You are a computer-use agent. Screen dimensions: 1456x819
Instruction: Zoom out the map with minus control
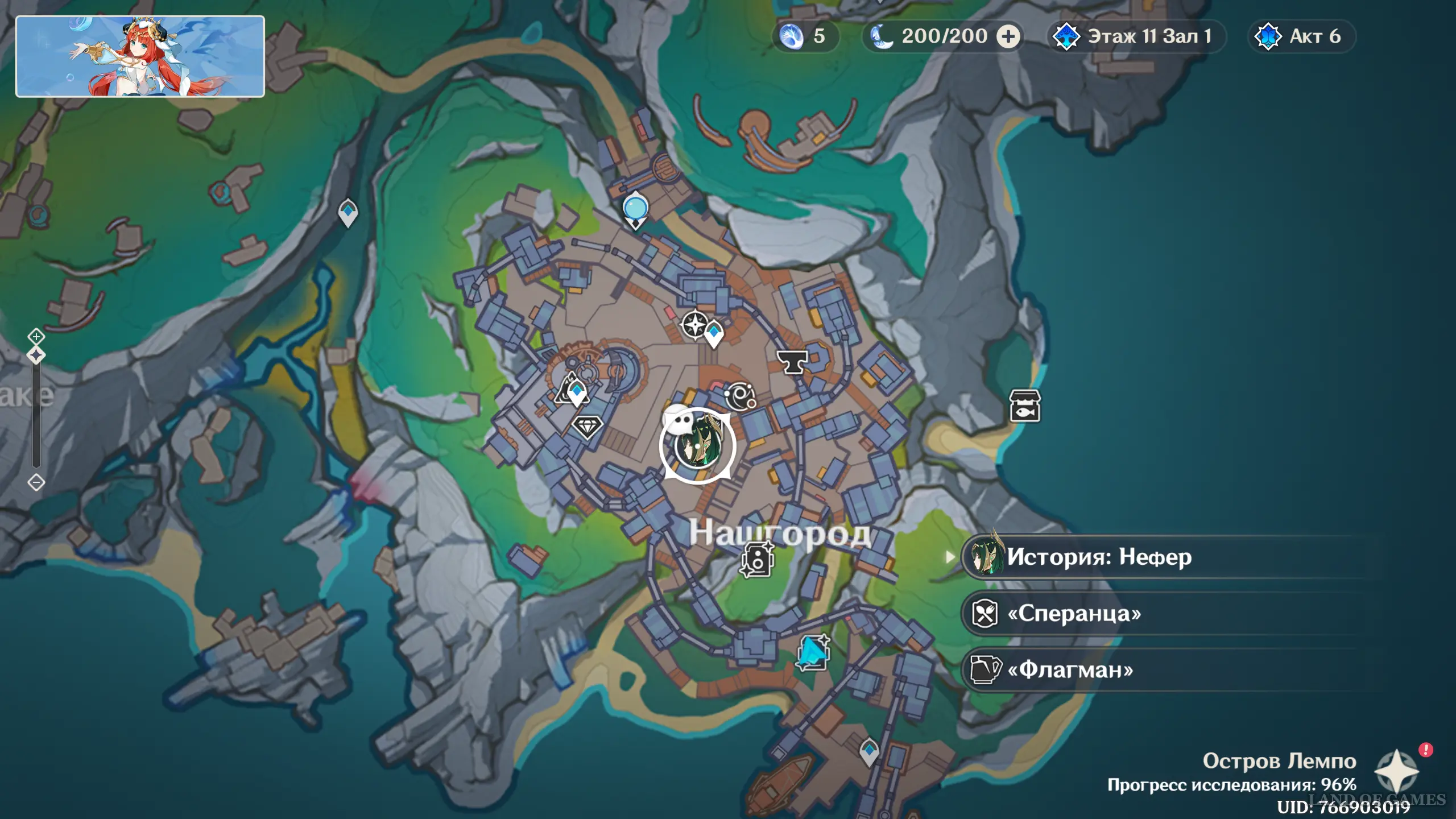pos(36,482)
